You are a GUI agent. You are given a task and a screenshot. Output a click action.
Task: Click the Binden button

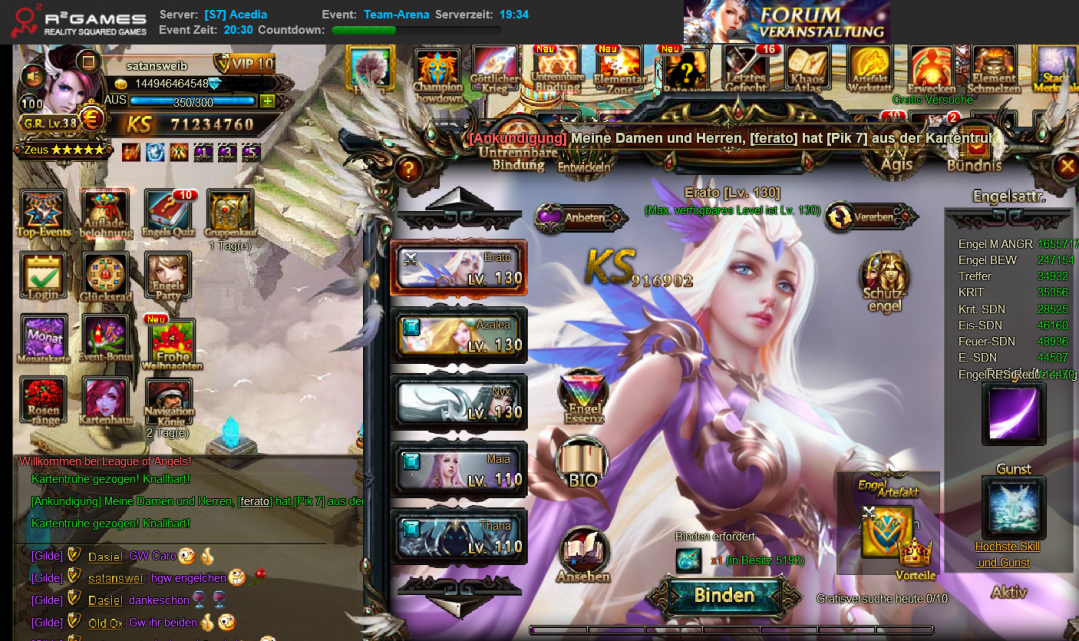click(724, 596)
